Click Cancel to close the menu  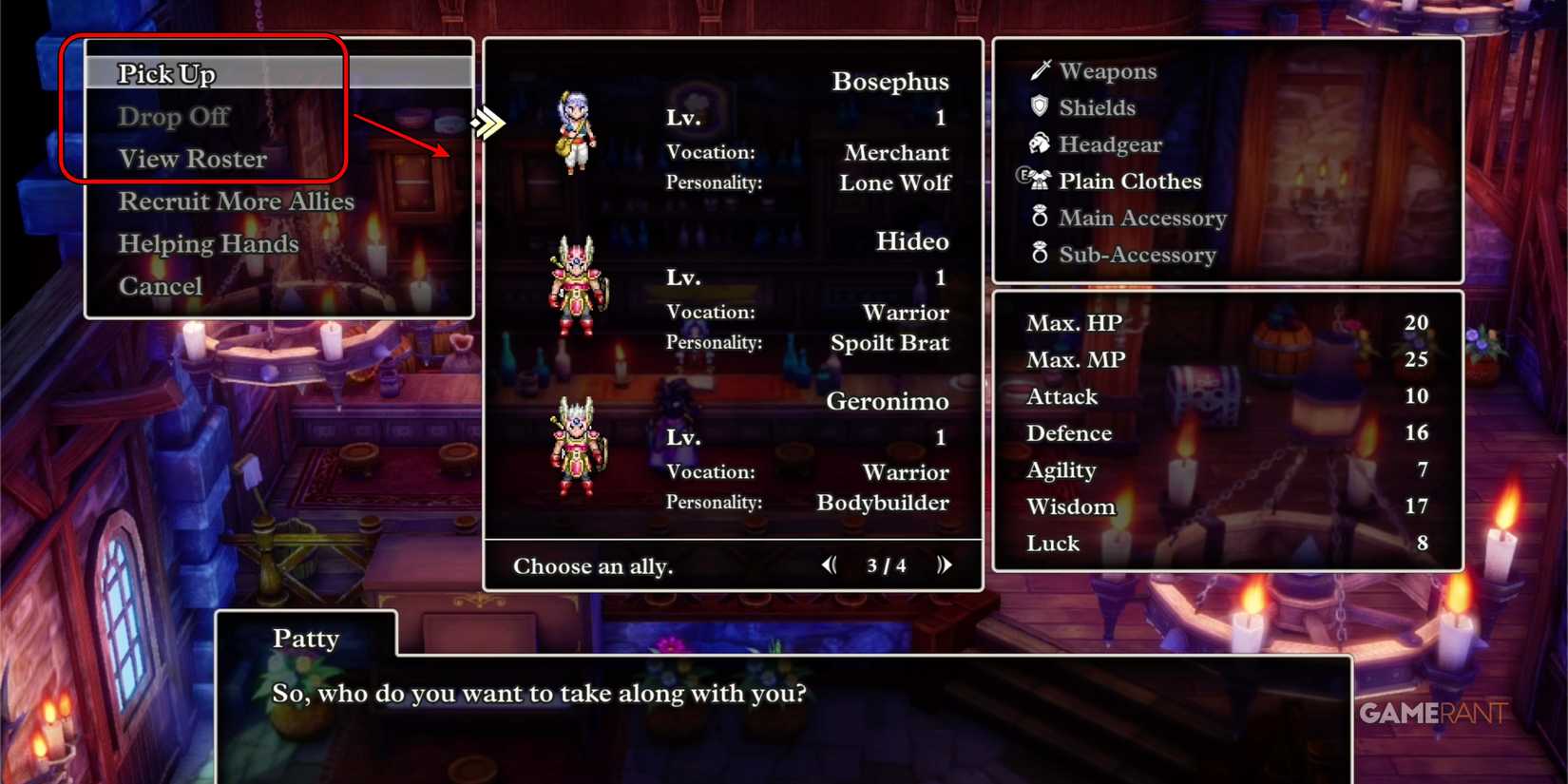[x=161, y=285]
